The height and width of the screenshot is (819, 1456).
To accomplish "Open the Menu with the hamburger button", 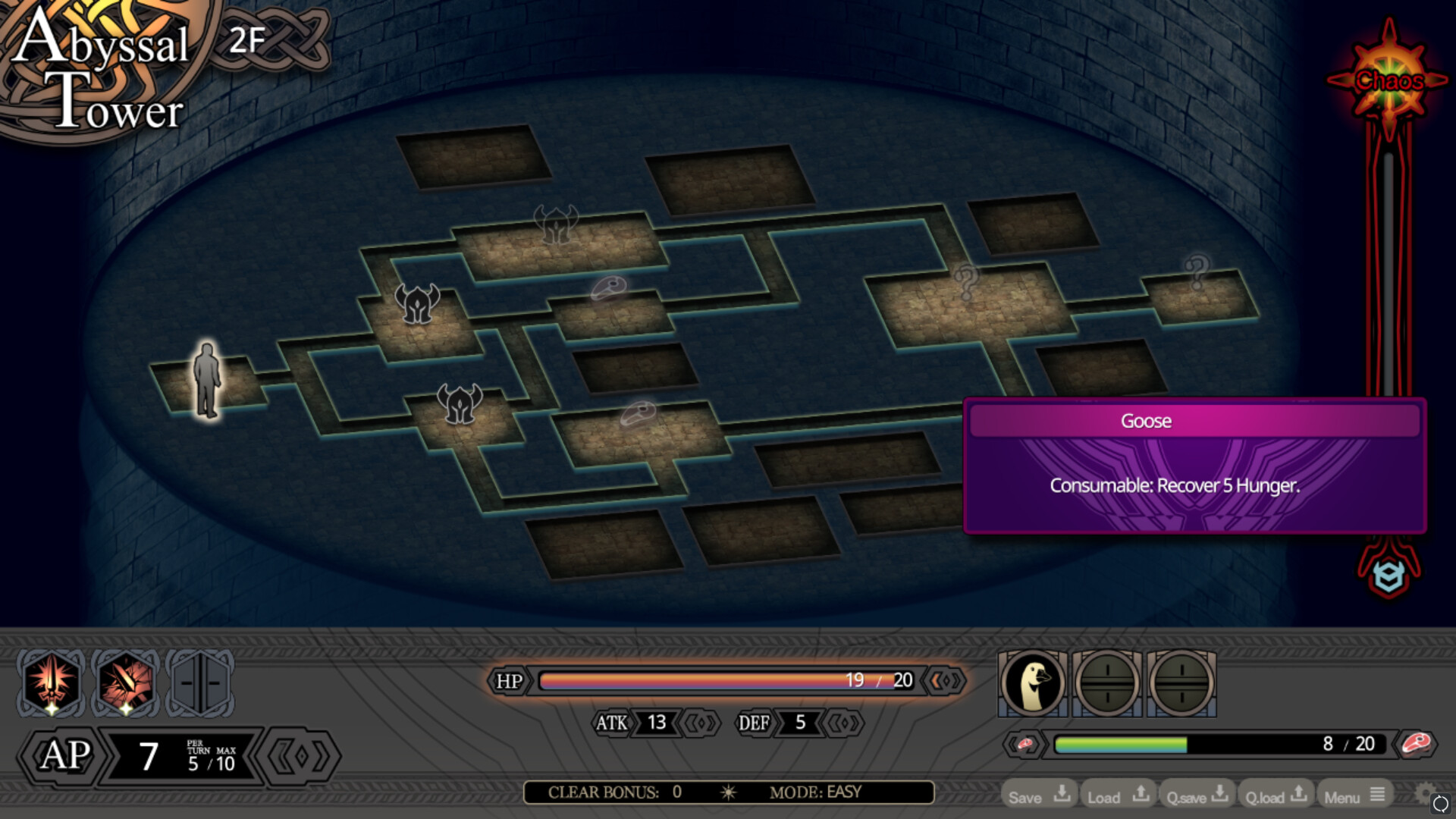I will coord(1354,795).
